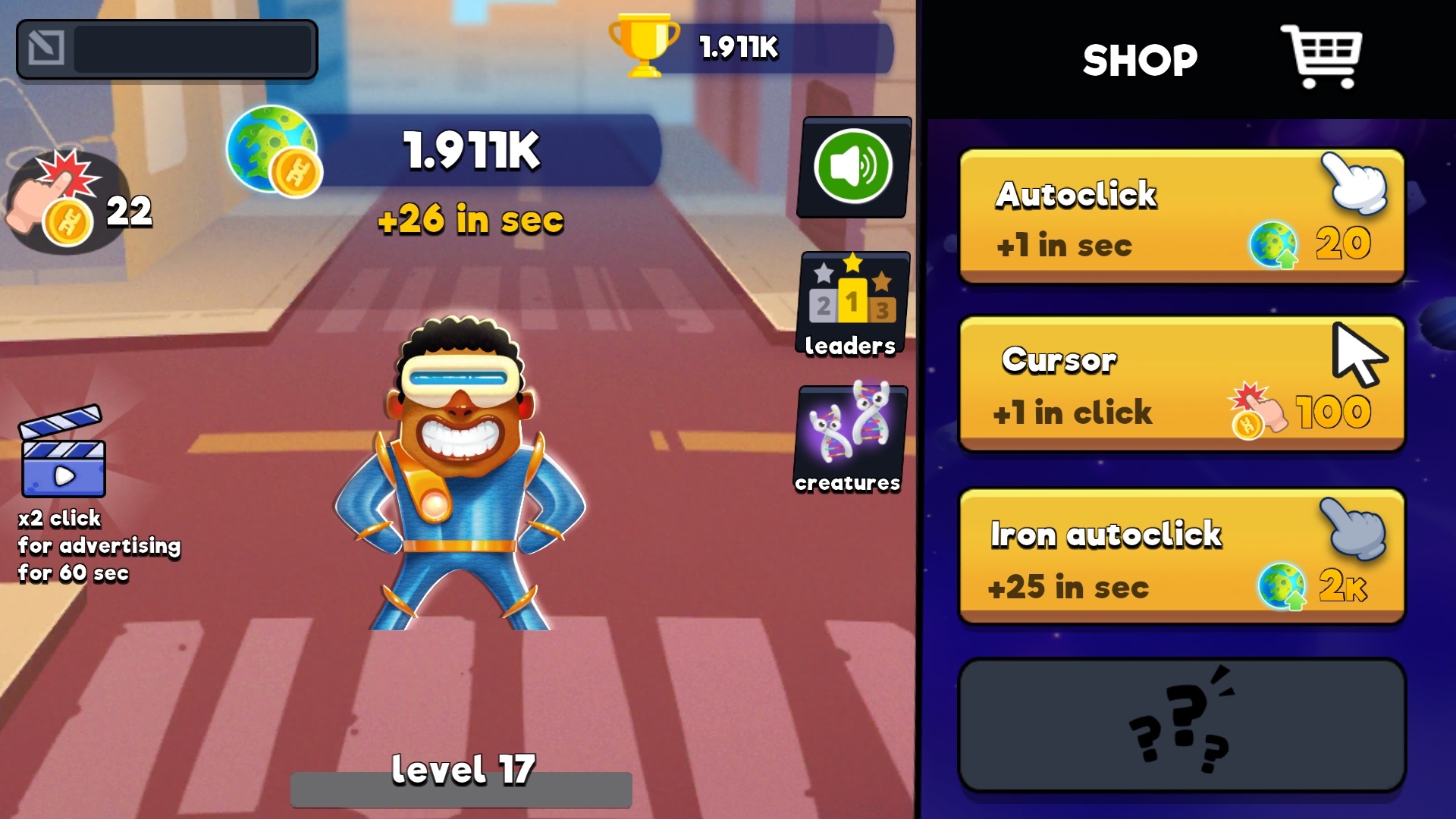This screenshot has height=819, width=1456.
Task: Select the share icon in the top-left bar
Action: click(x=47, y=49)
